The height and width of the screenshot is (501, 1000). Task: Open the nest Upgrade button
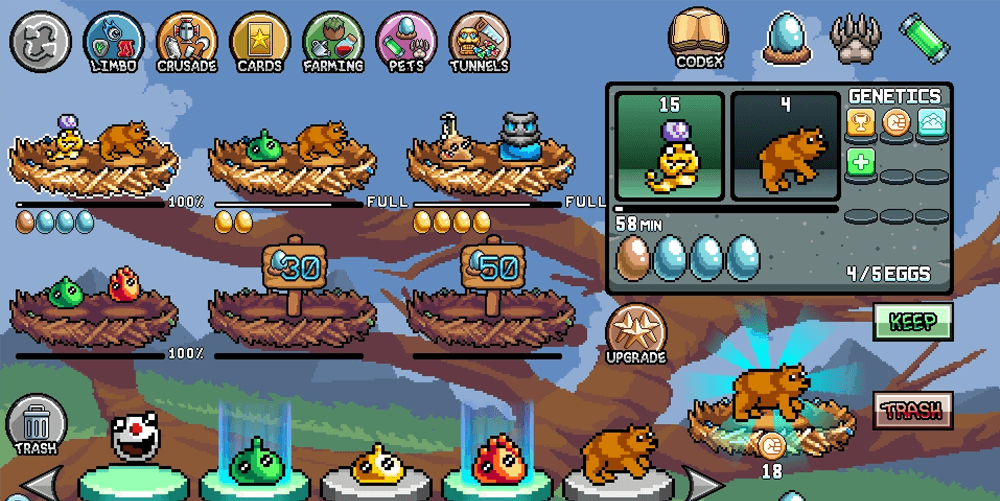[x=636, y=333]
